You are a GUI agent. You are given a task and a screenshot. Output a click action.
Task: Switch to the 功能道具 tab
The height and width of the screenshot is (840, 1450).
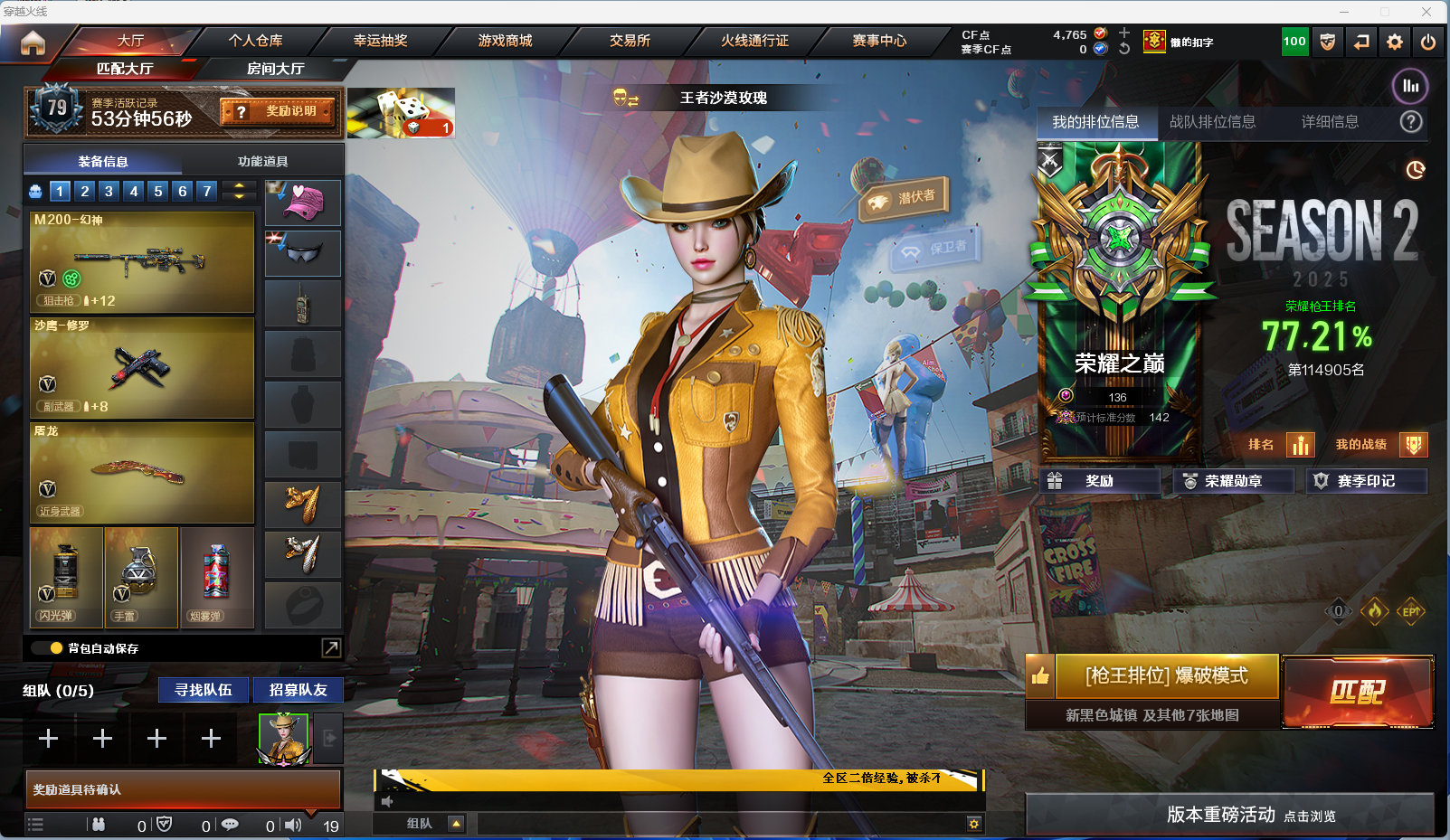262,161
